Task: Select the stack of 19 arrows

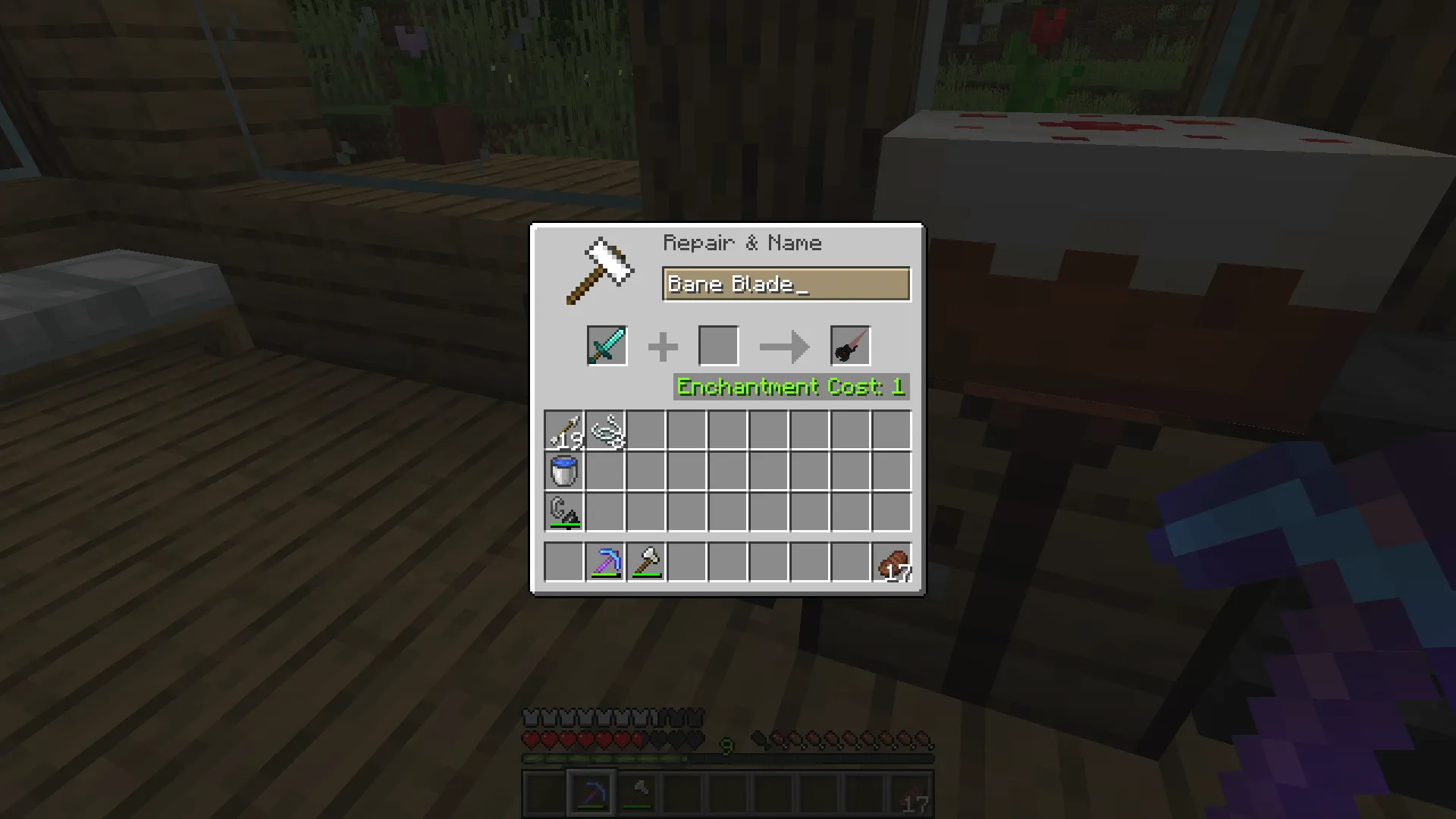Action: (x=563, y=430)
